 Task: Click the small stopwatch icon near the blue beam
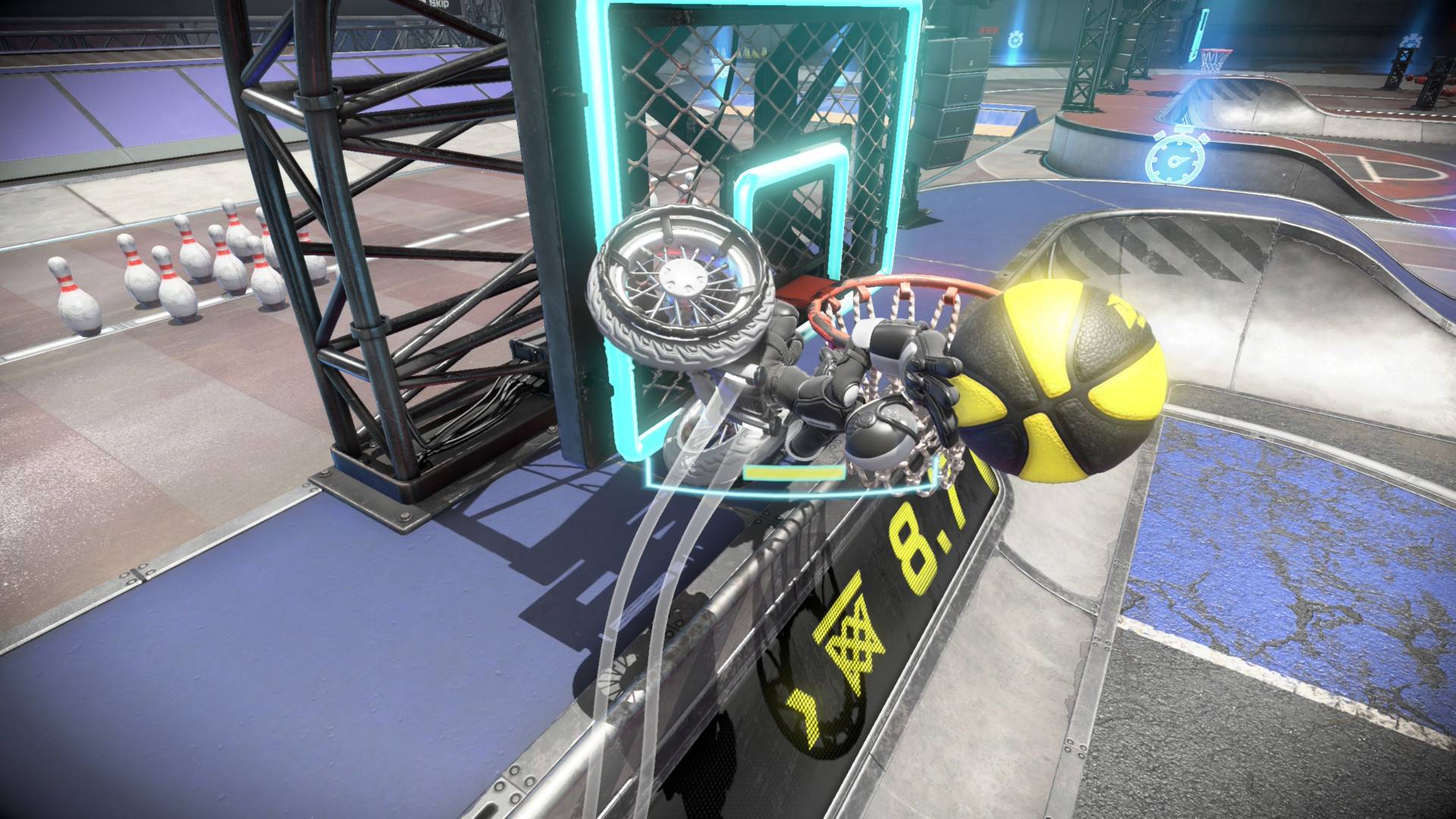point(1015,39)
